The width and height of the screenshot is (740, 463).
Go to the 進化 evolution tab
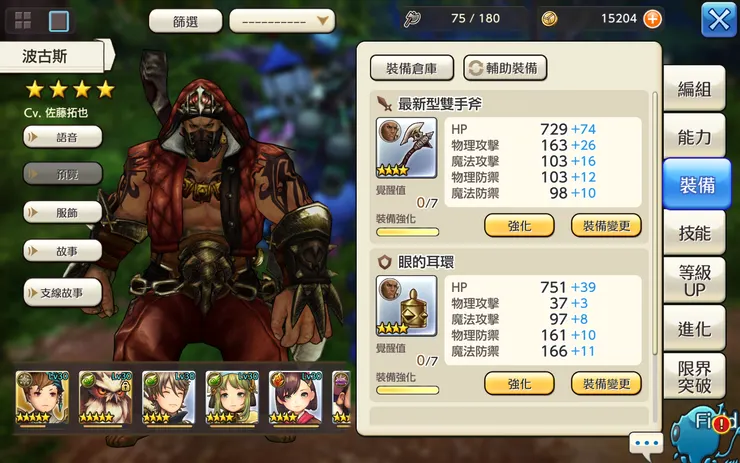click(694, 329)
